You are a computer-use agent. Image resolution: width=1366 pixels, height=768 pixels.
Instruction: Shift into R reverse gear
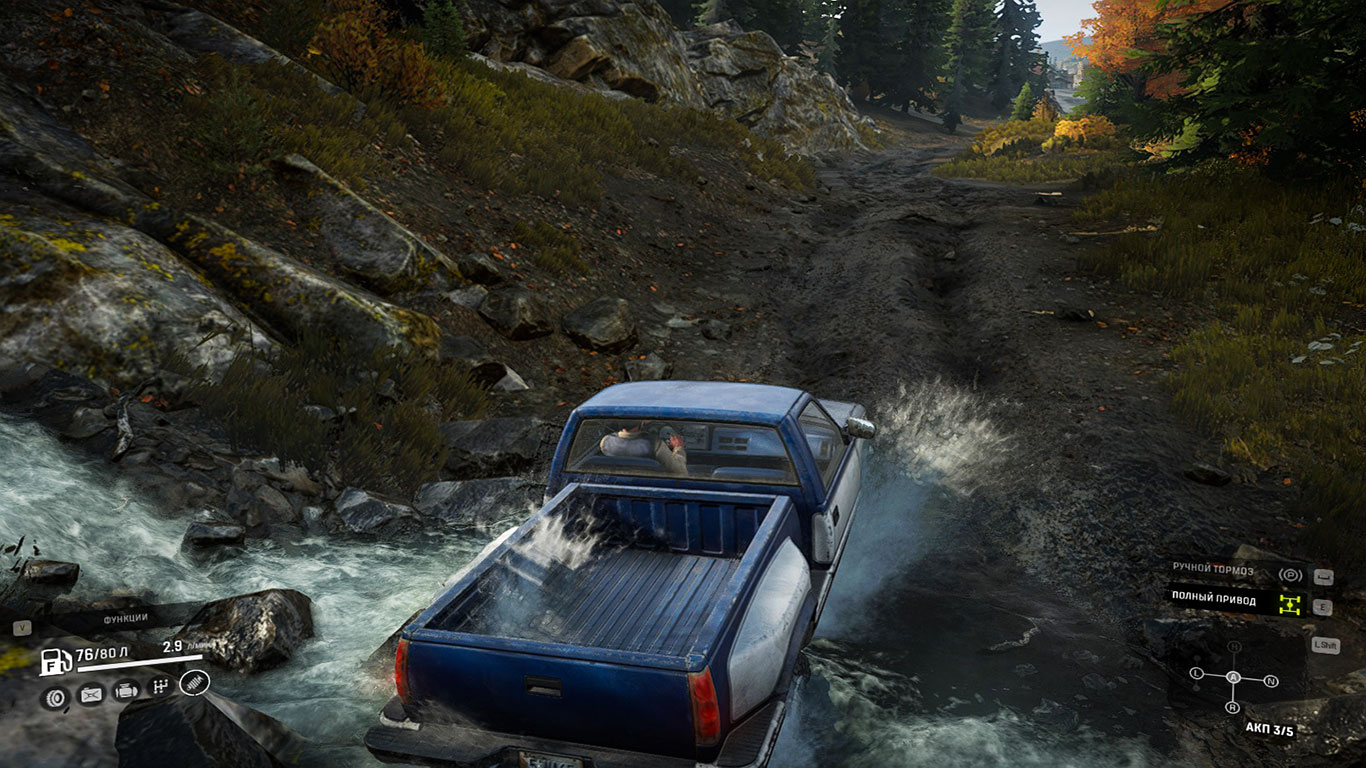click(x=1232, y=707)
